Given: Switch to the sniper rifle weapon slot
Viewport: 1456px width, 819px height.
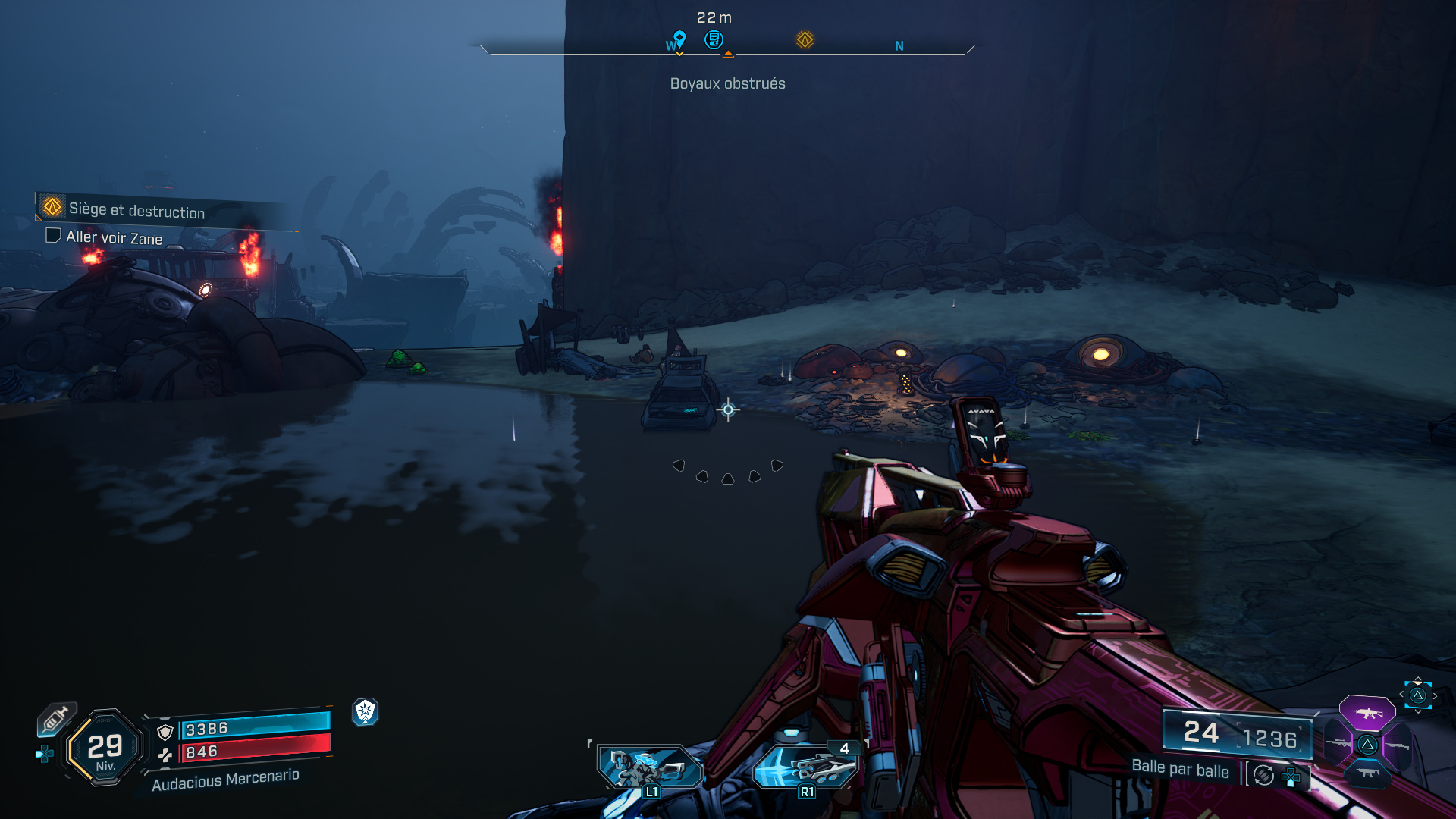Looking at the screenshot, I should (1338, 743).
